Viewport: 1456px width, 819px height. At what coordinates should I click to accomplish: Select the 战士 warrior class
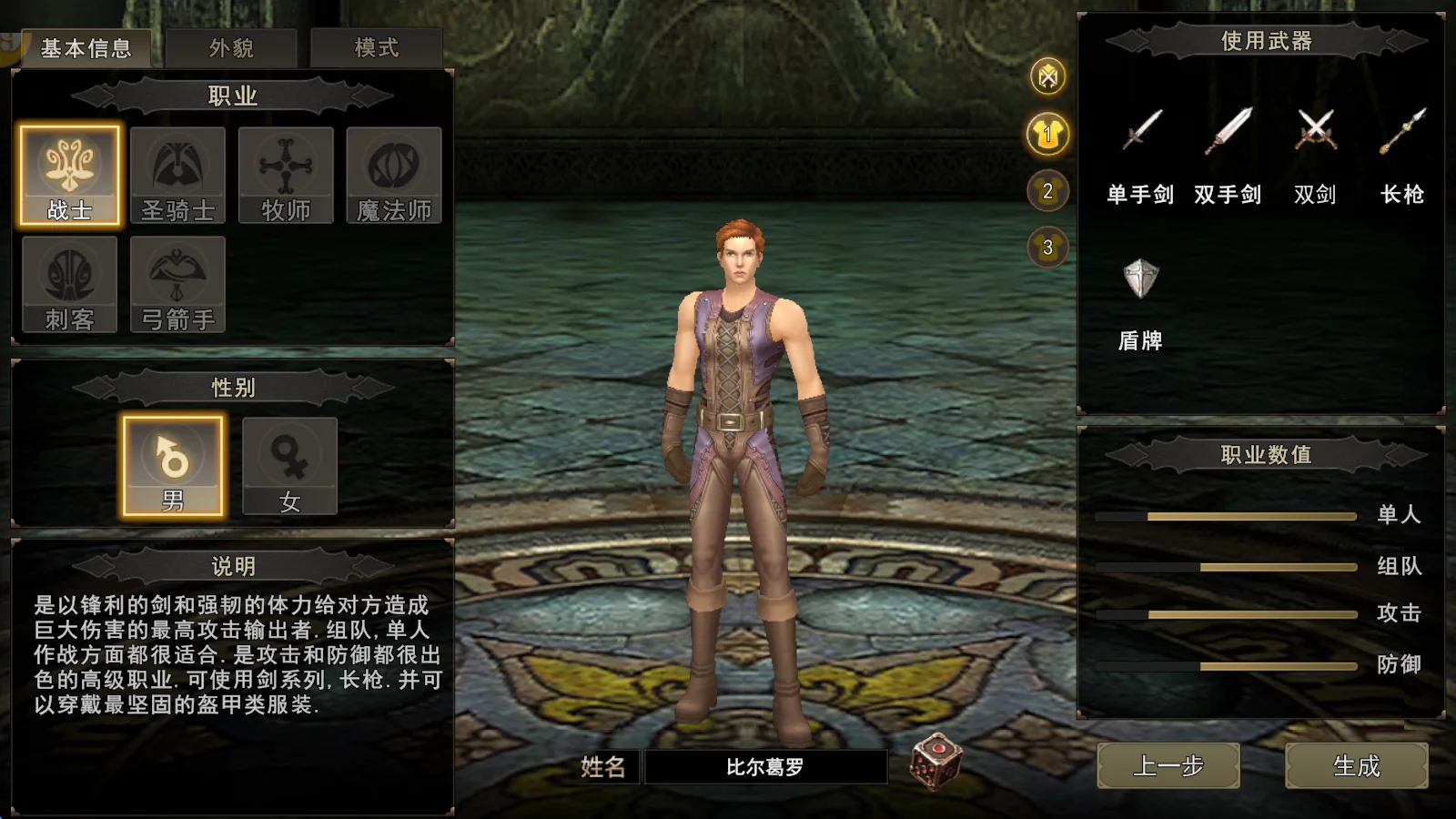(x=70, y=176)
